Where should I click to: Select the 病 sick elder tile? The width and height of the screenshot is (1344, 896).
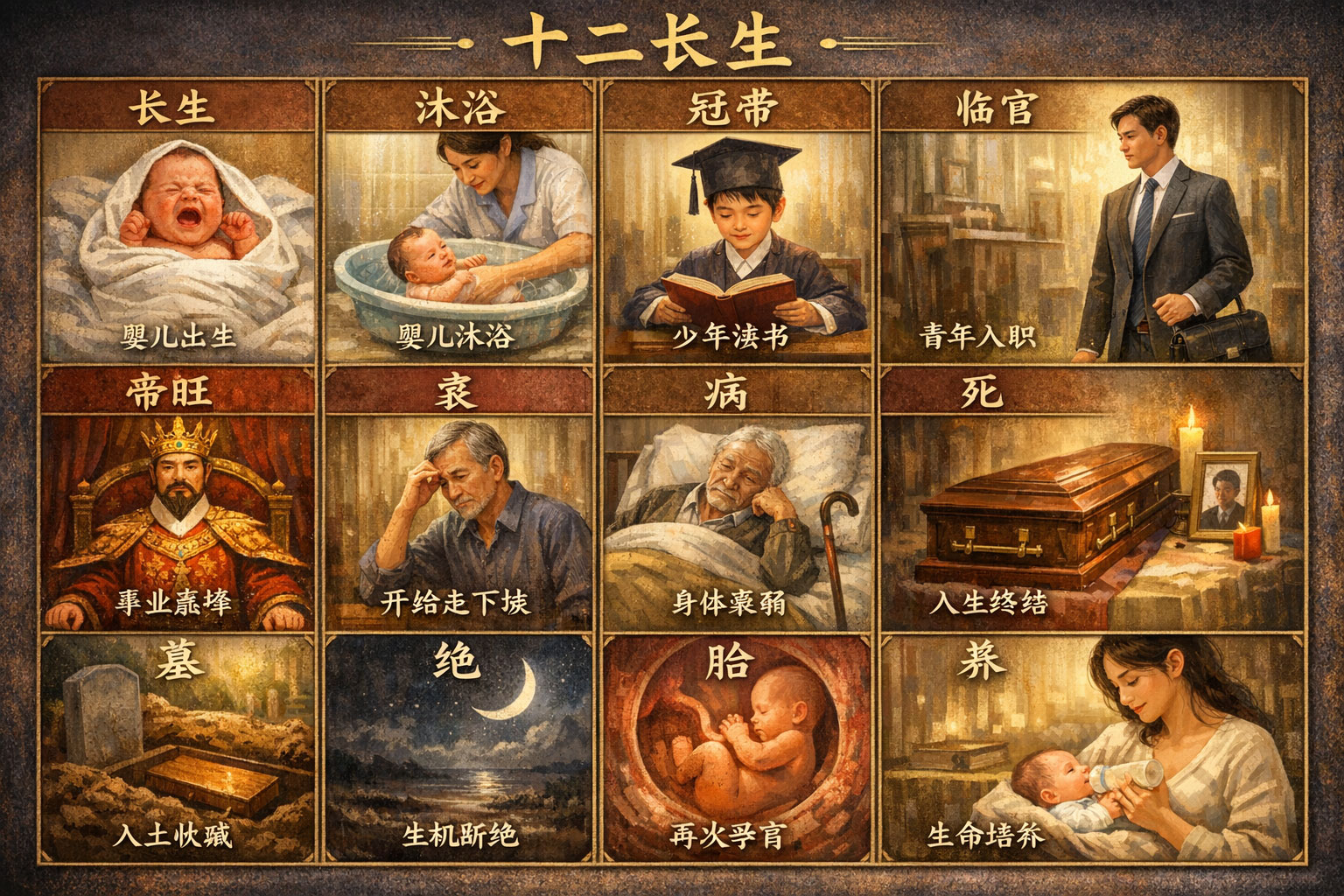(x=738, y=507)
